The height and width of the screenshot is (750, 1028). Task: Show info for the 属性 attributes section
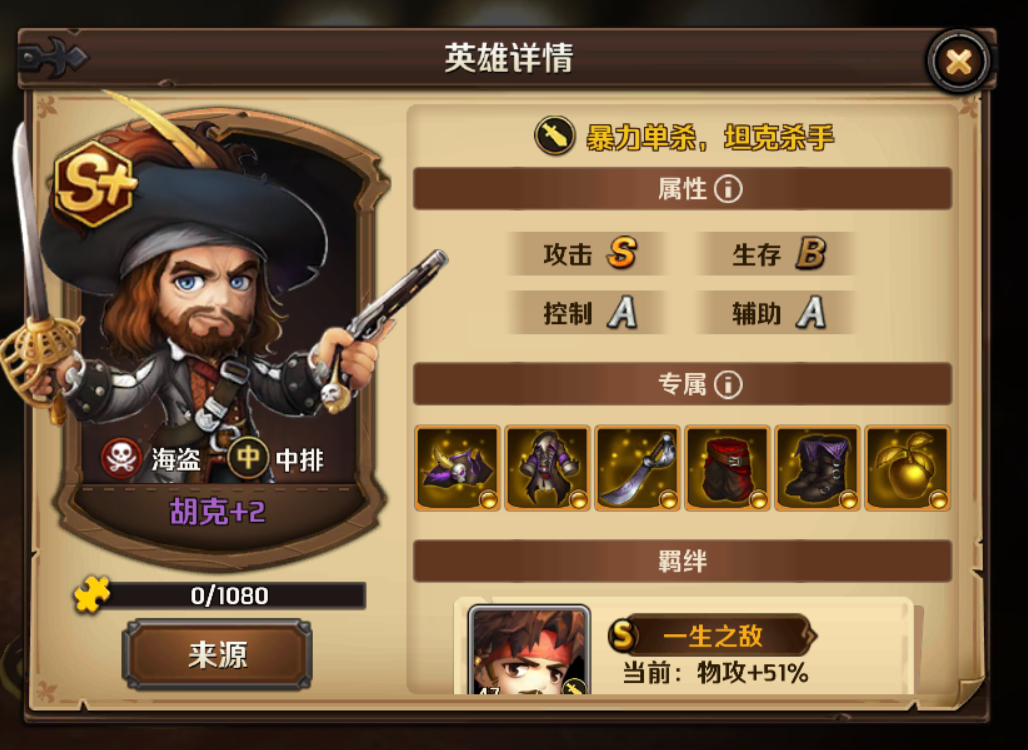pyautogui.click(x=728, y=189)
